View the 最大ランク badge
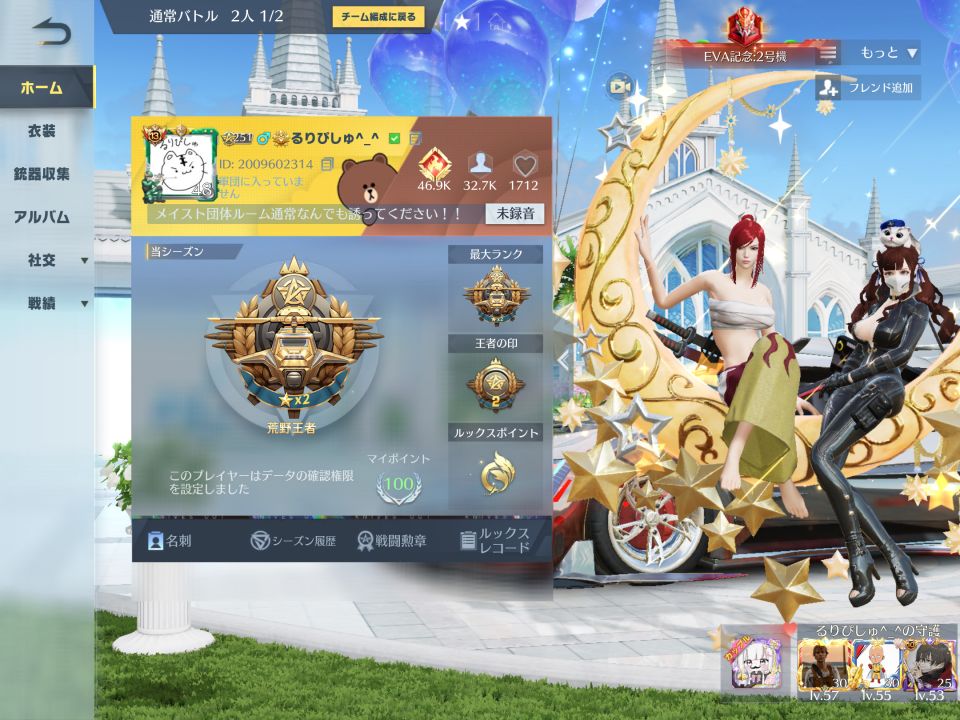 [x=495, y=295]
